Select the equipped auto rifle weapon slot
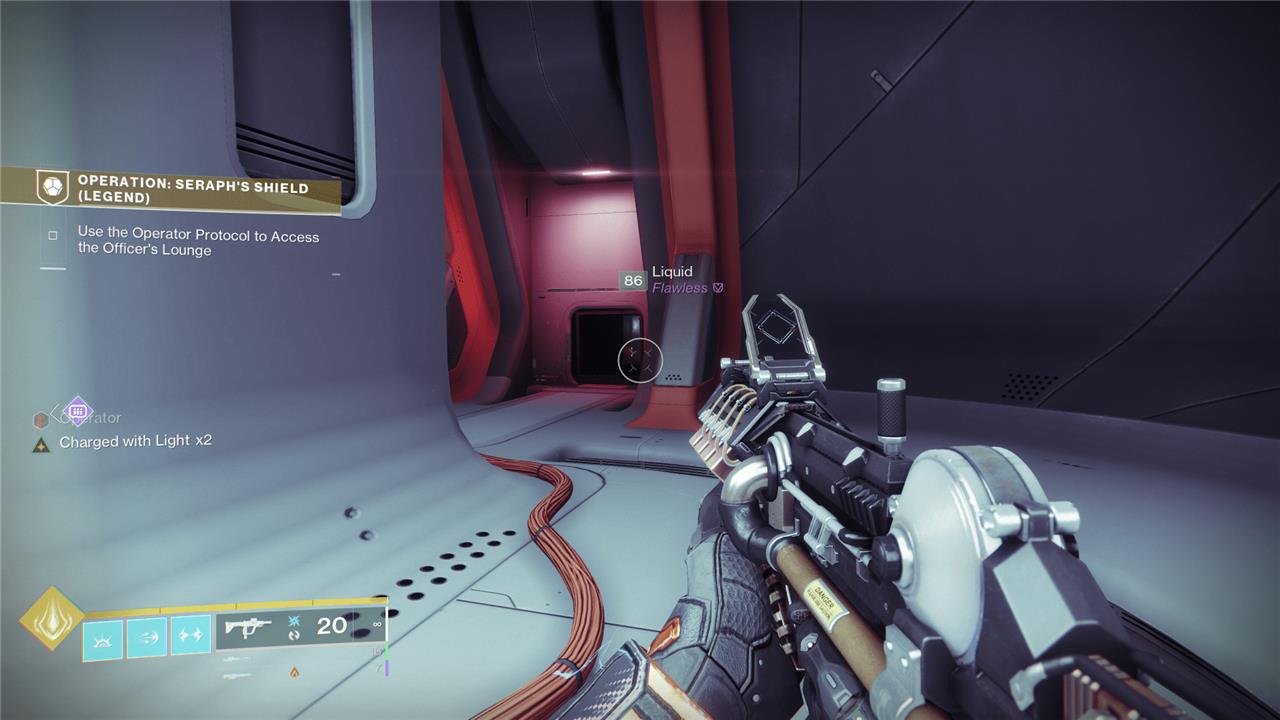This screenshot has height=720, width=1280. click(x=301, y=627)
